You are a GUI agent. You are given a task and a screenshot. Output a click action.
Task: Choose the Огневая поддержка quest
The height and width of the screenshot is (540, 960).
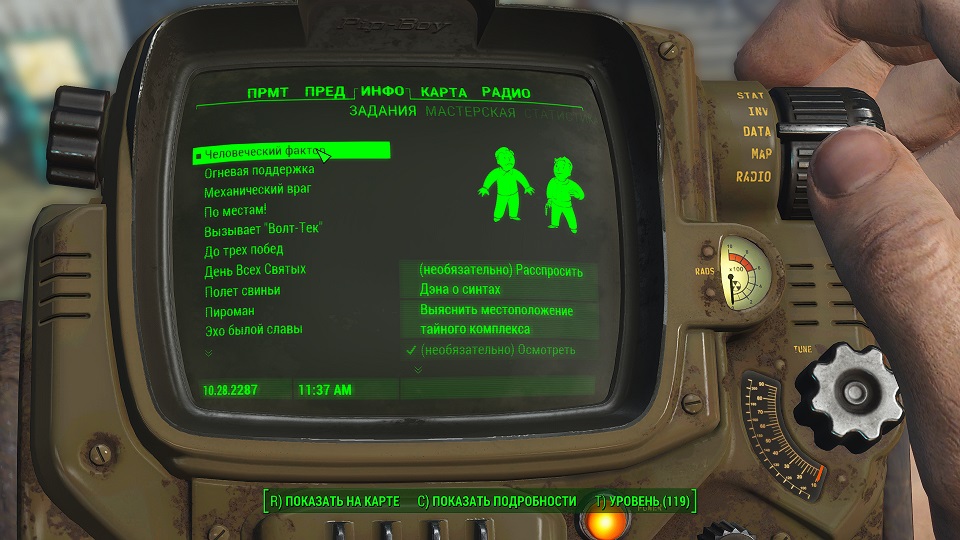point(260,172)
